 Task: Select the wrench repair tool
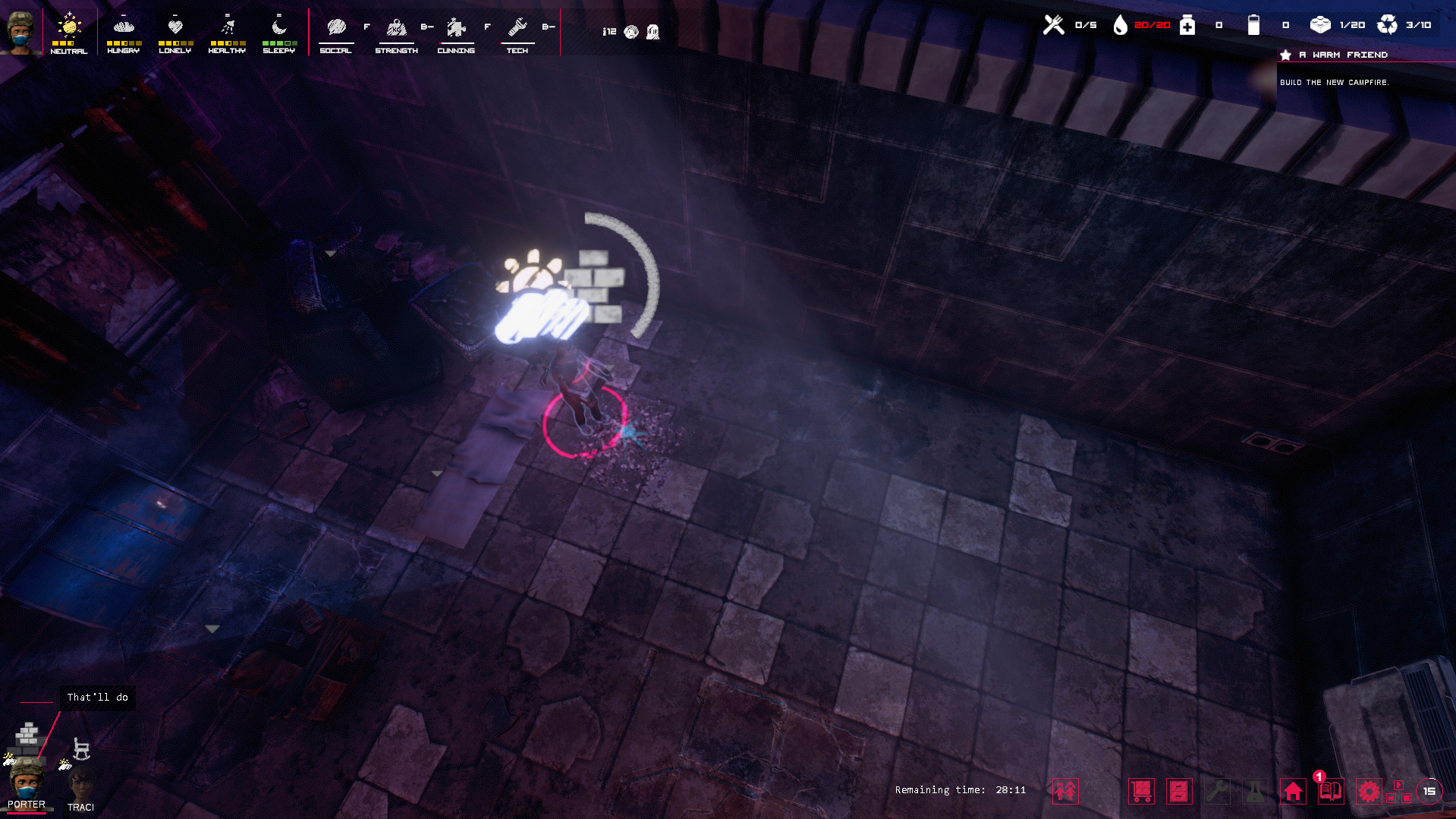coord(1219,791)
